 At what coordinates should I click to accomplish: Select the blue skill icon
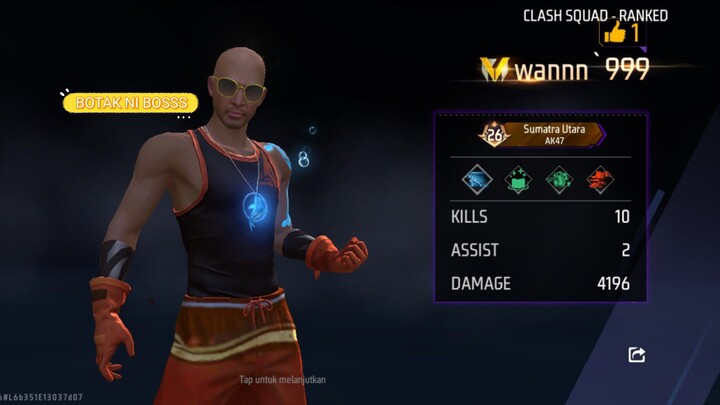point(477,180)
